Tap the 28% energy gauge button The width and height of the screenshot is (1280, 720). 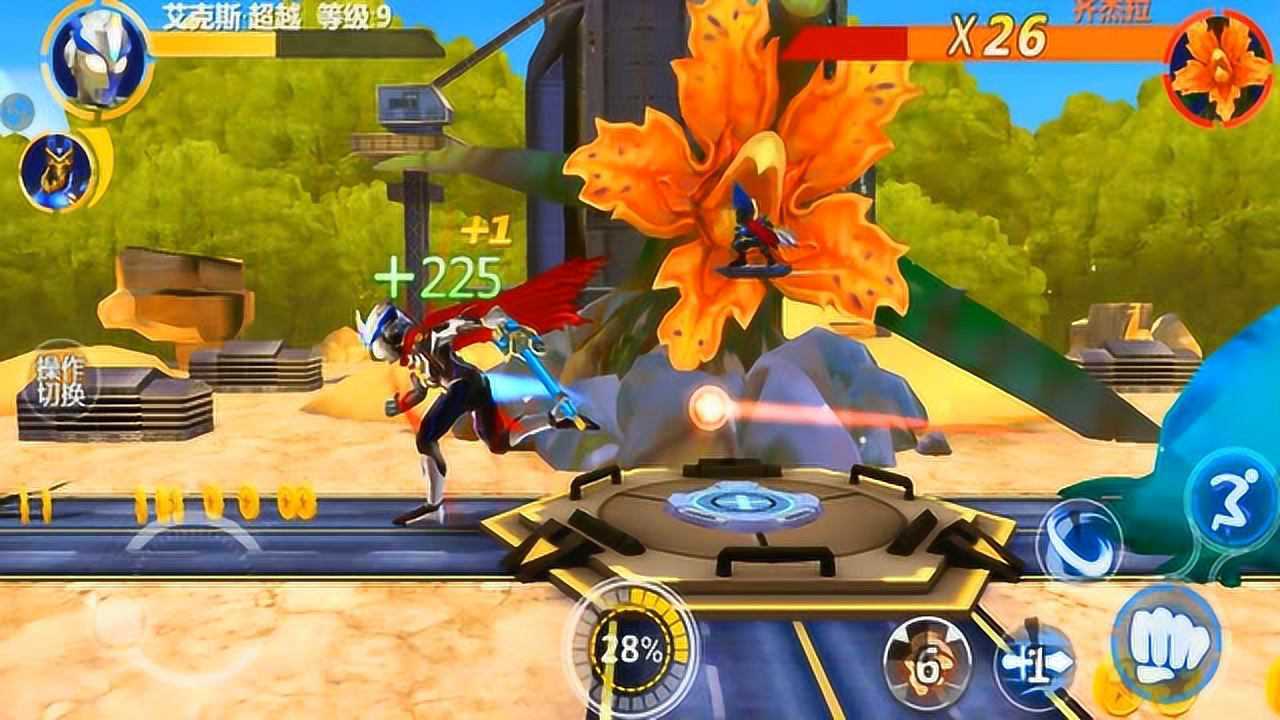(x=631, y=650)
